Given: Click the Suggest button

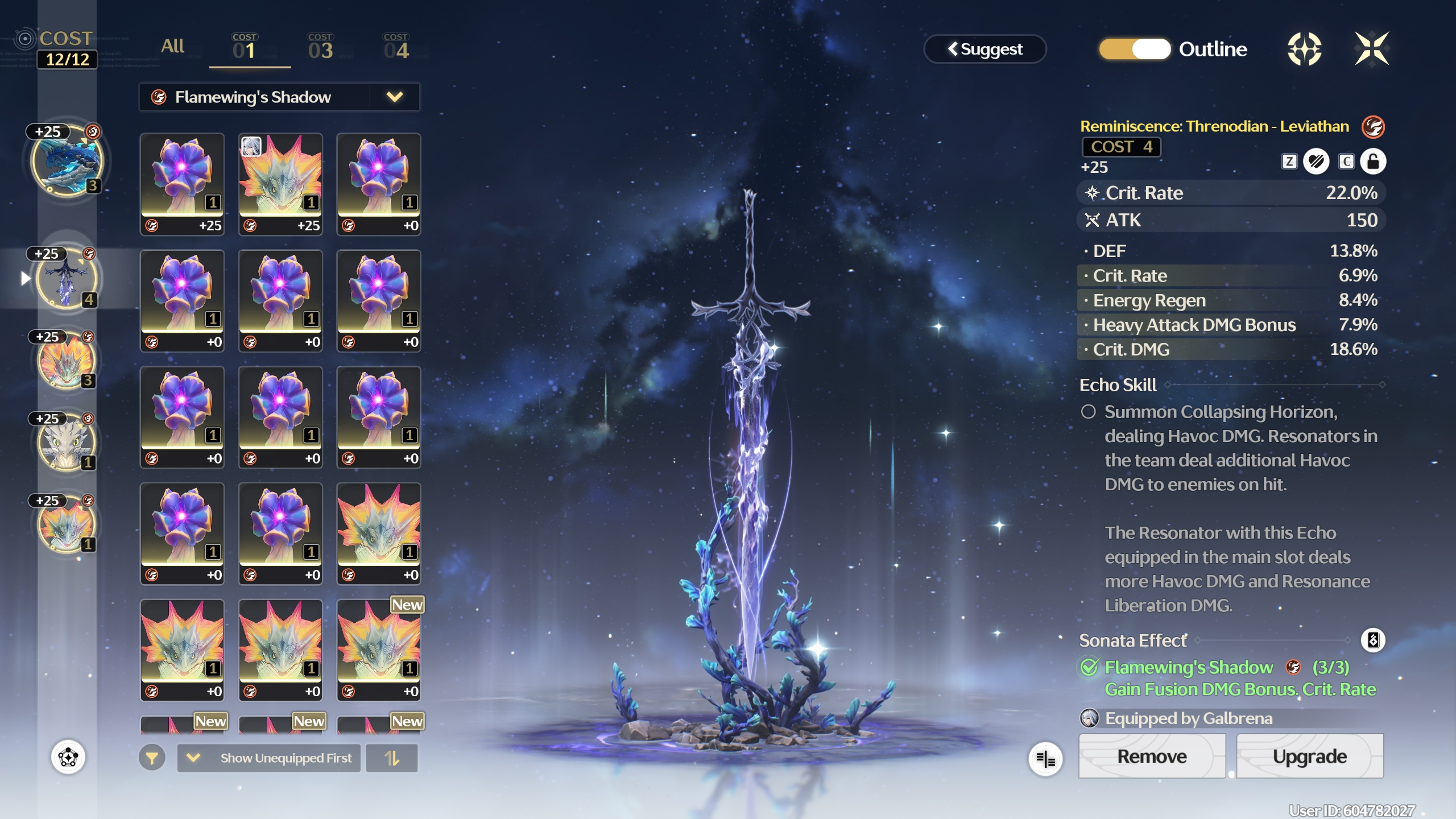Looking at the screenshot, I should click(x=985, y=49).
